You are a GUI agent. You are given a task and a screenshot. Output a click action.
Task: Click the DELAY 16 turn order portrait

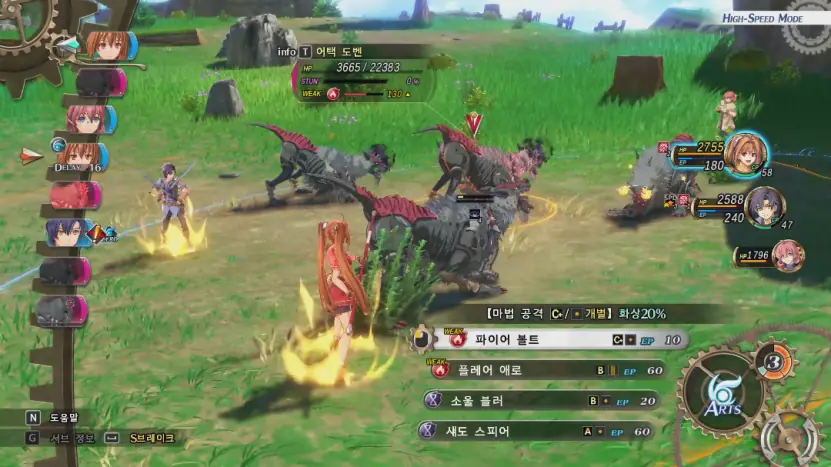pyautogui.click(x=84, y=157)
